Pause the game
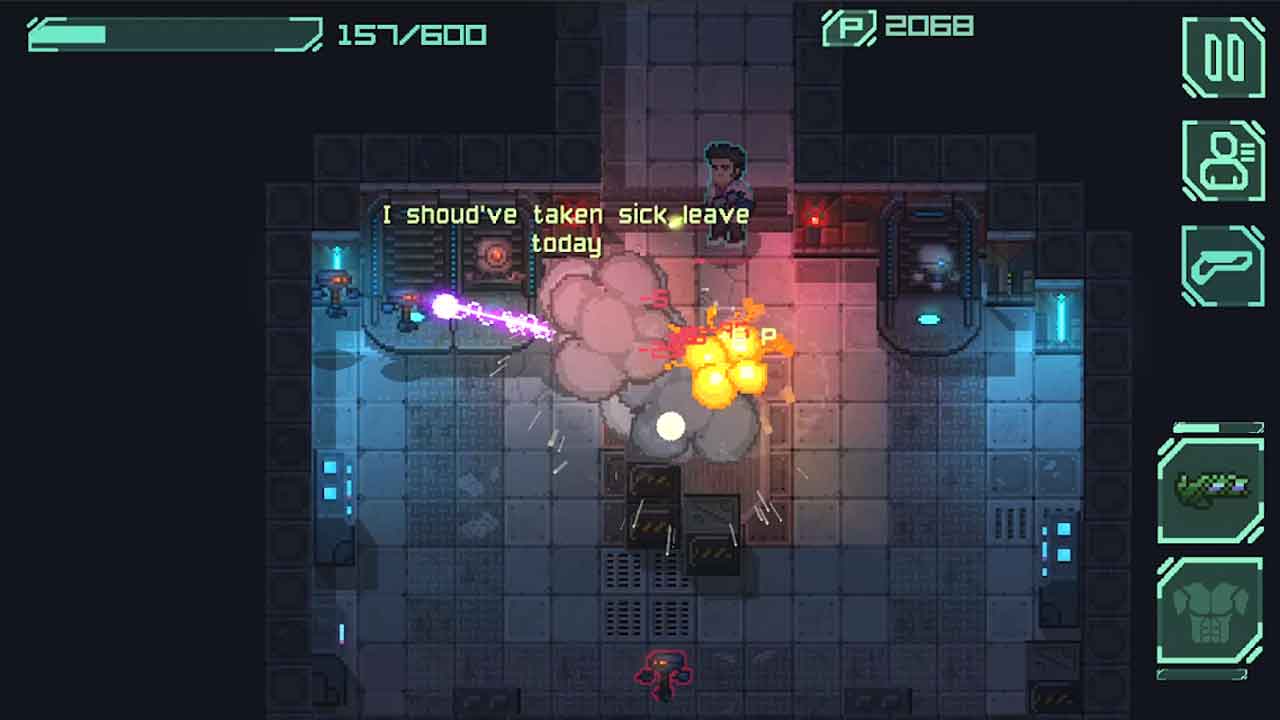 tap(1223, 56)
